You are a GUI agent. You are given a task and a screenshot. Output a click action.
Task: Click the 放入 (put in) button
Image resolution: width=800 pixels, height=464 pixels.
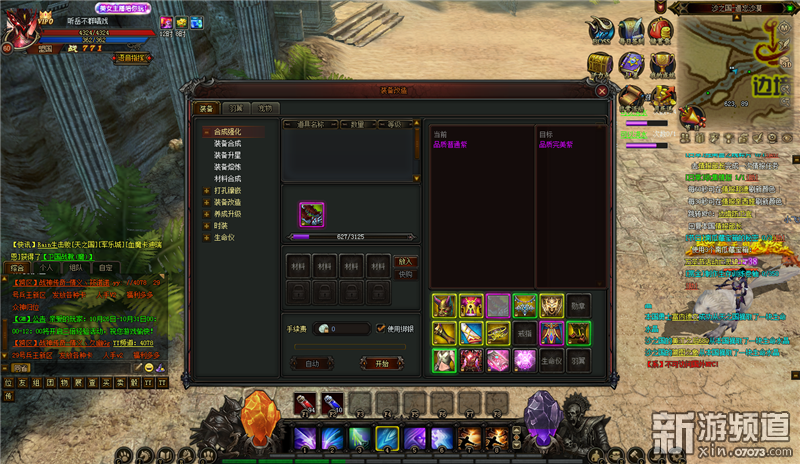tap(405, 261)
